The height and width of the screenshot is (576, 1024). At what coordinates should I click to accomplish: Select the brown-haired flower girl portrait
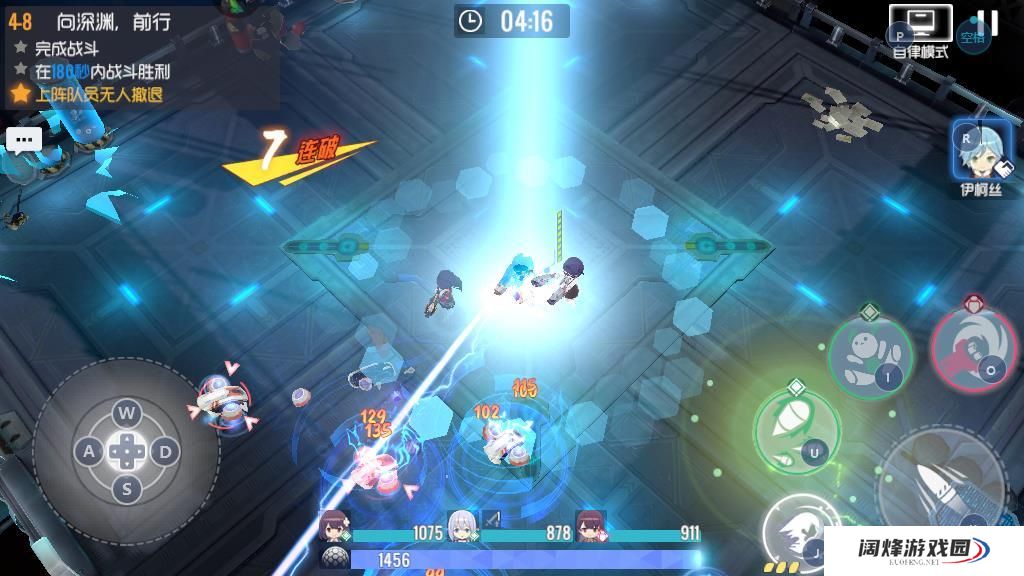click(x=333, y=525)
